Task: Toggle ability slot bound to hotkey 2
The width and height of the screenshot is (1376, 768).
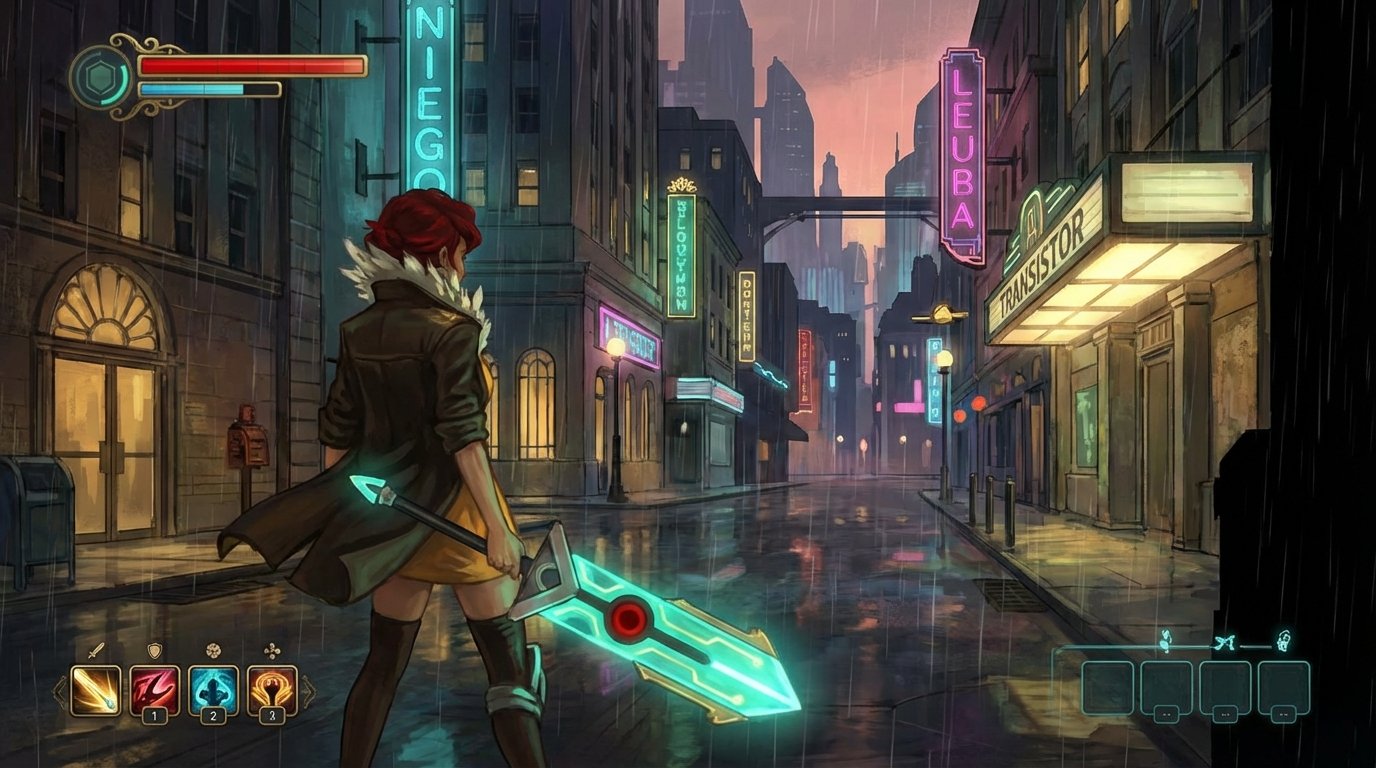Action: point(213,715)
